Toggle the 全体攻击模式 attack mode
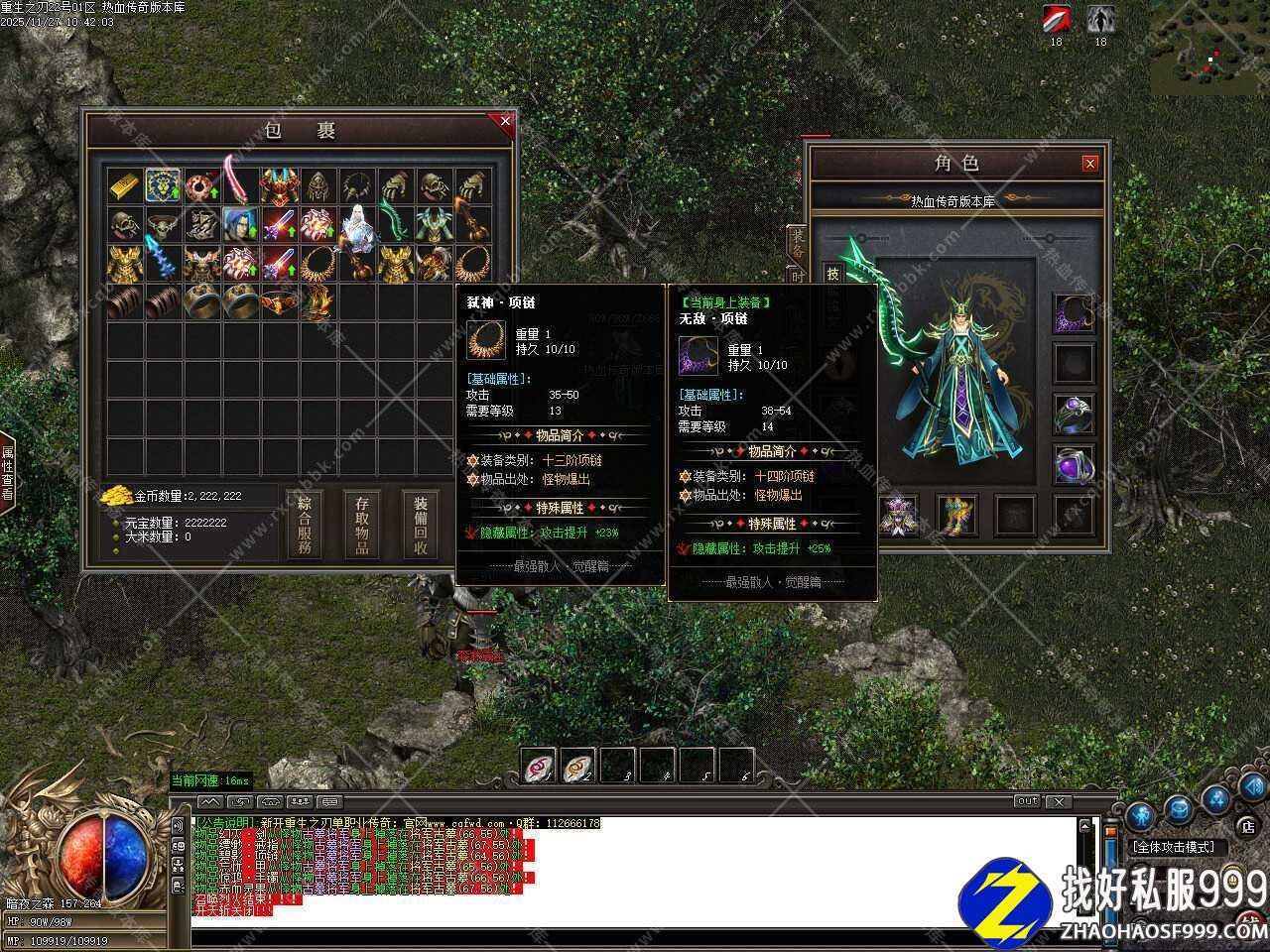The image size is (1270, 952). 1178,848
